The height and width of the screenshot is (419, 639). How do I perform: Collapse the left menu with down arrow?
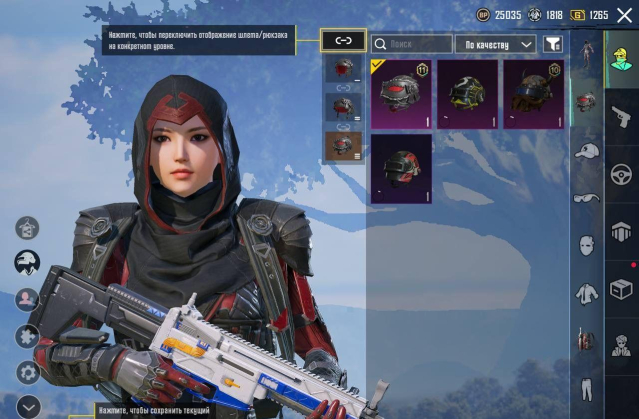pyautogui.click(x=27, y=406)
